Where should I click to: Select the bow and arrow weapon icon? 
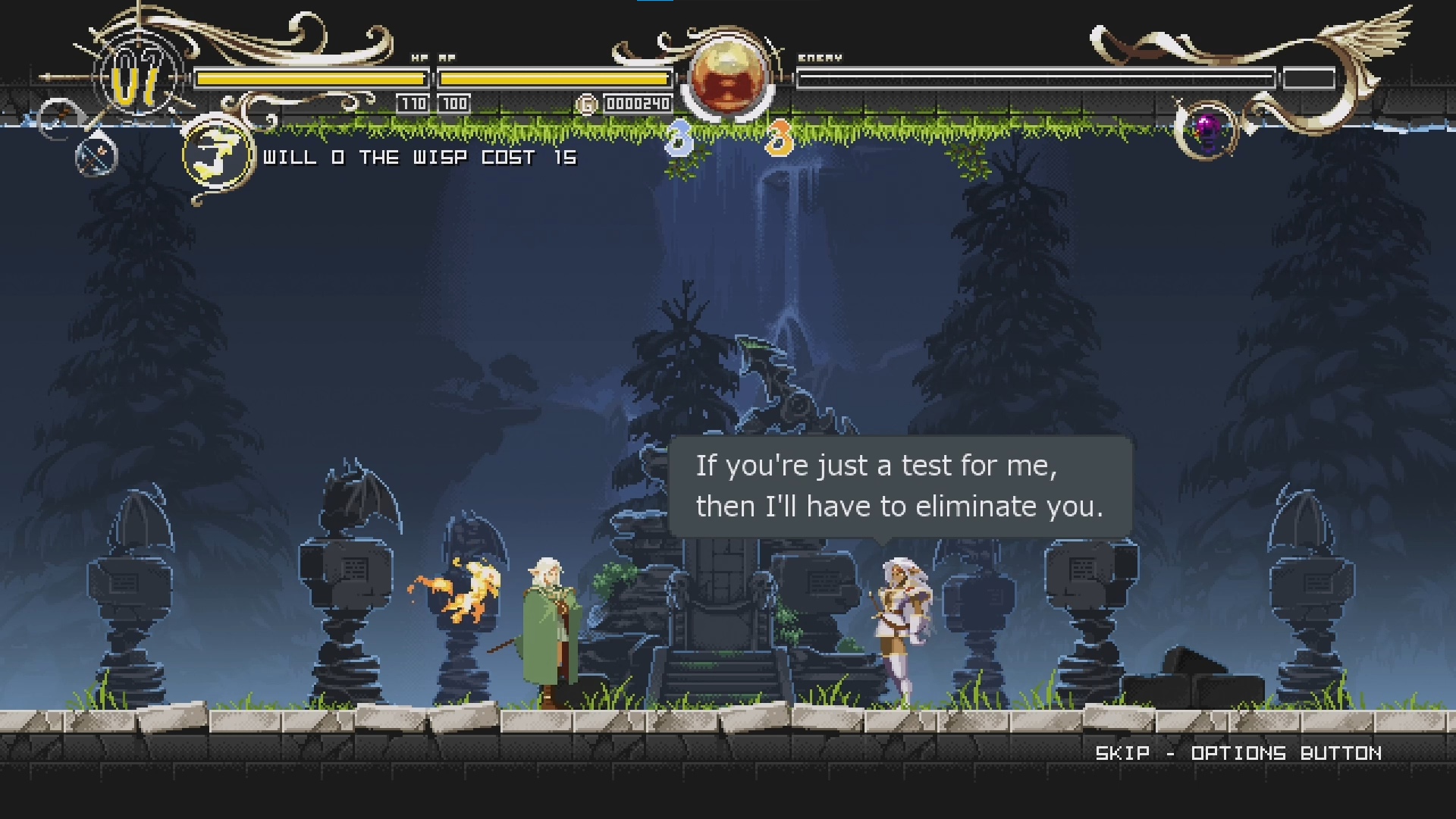pyautogui.click(x=96, y=156)
